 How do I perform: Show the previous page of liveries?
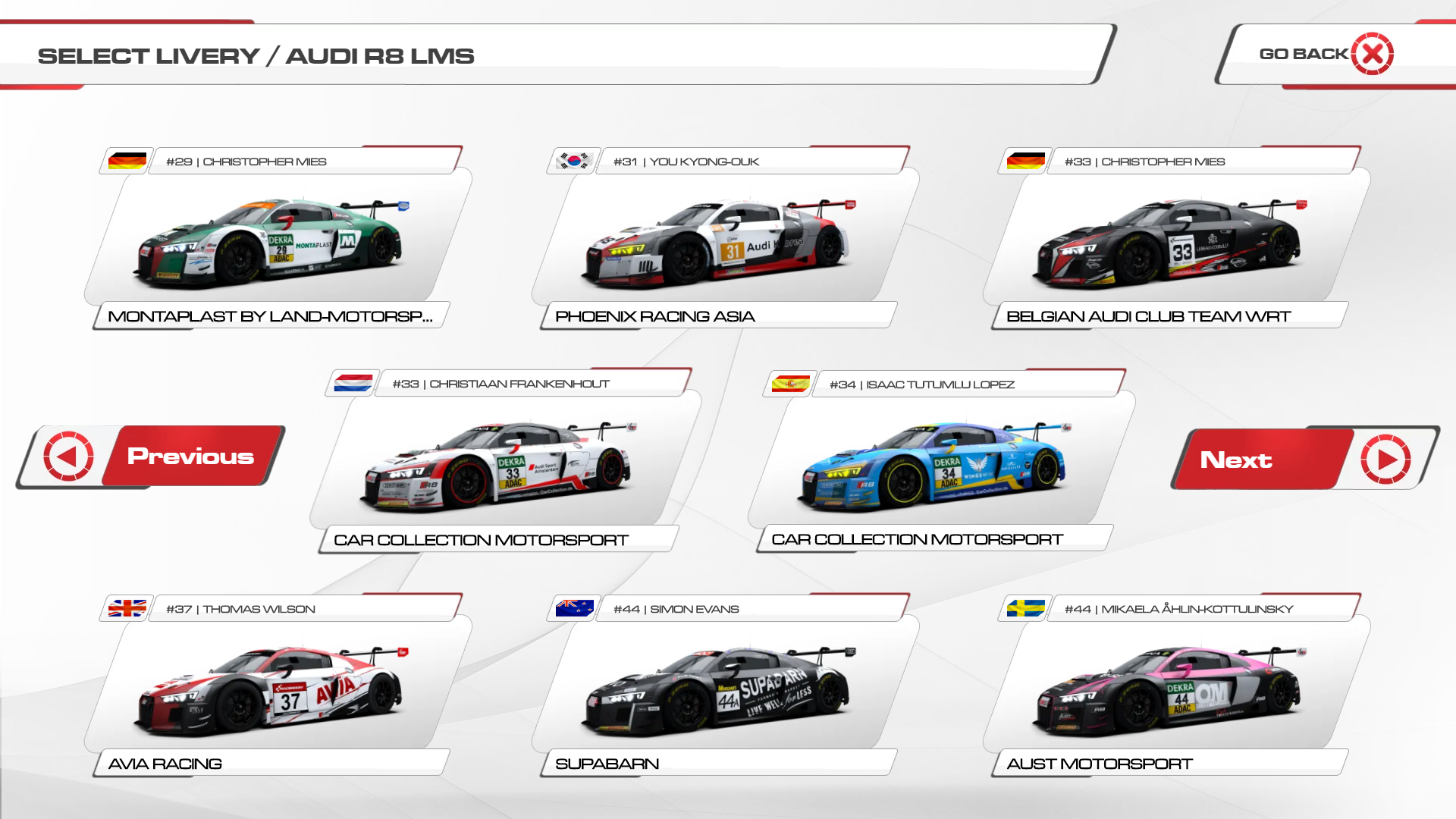click(x=152, y=456)
